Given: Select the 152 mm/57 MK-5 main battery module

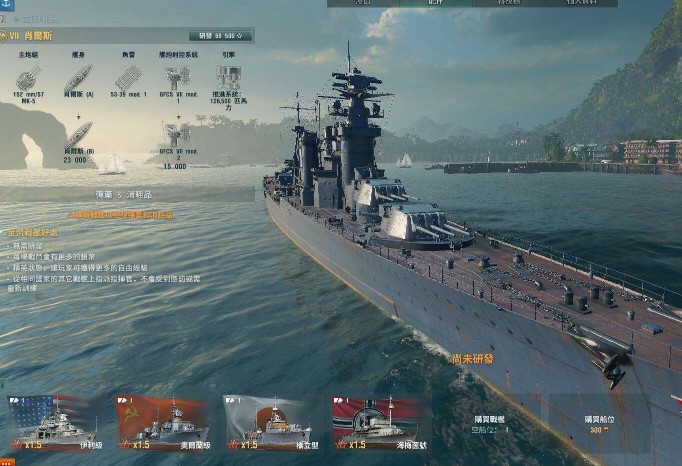Looking at the screenshot, I should point(27,78).
